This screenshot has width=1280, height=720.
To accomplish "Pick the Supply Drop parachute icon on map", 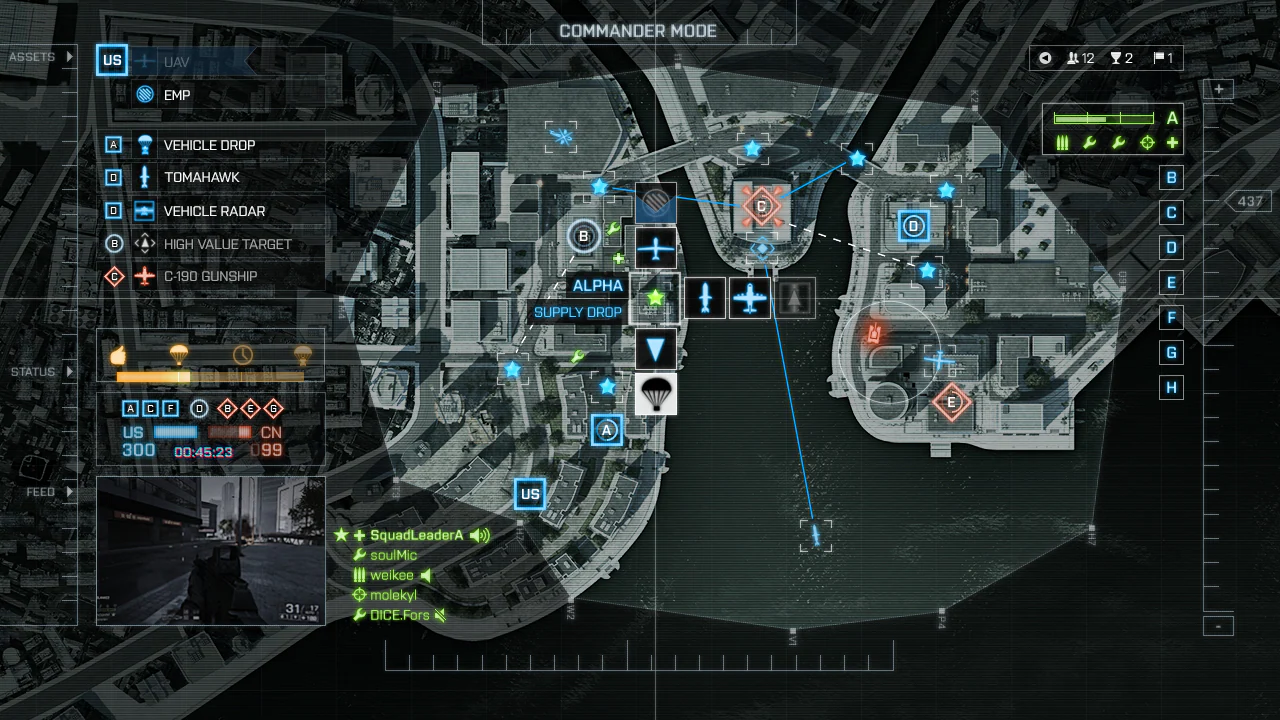I will tap(655, 394).
